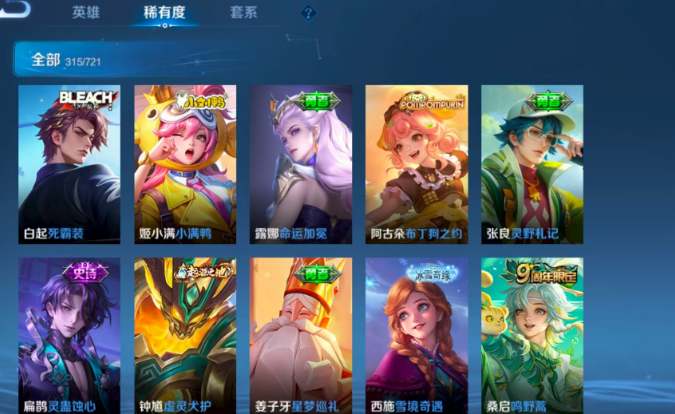View the 西施 雪境奇遇 skin card
675x414 pixels.
click(417, 336)
